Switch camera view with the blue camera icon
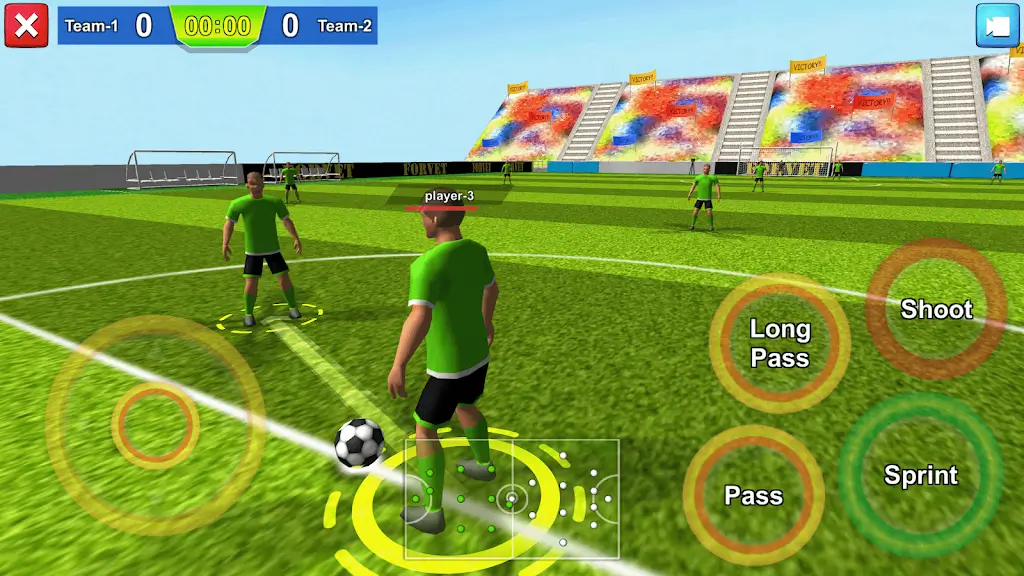Image resolution: width=1024 pixels, height=576 pixels. point(997,26)
